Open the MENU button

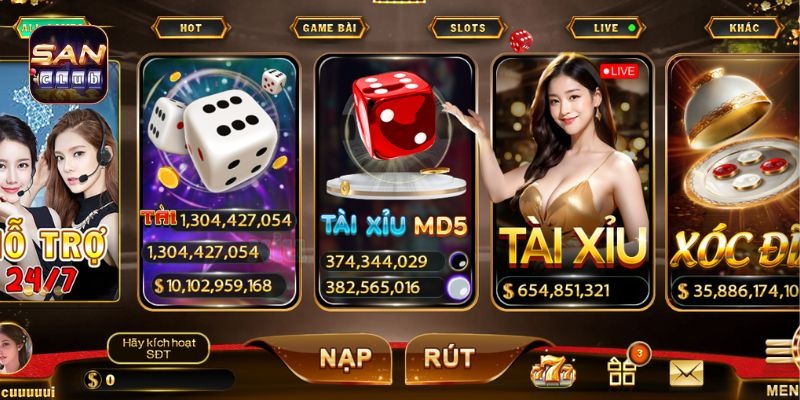781,365
